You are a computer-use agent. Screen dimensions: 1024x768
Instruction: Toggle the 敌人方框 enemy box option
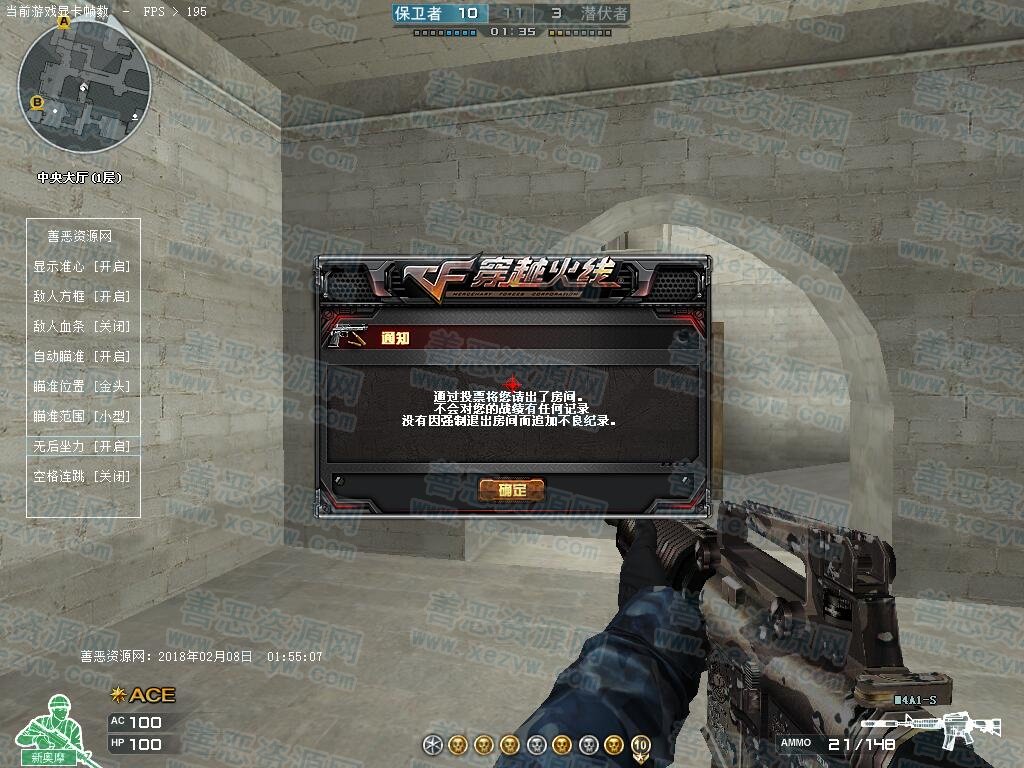82,297
